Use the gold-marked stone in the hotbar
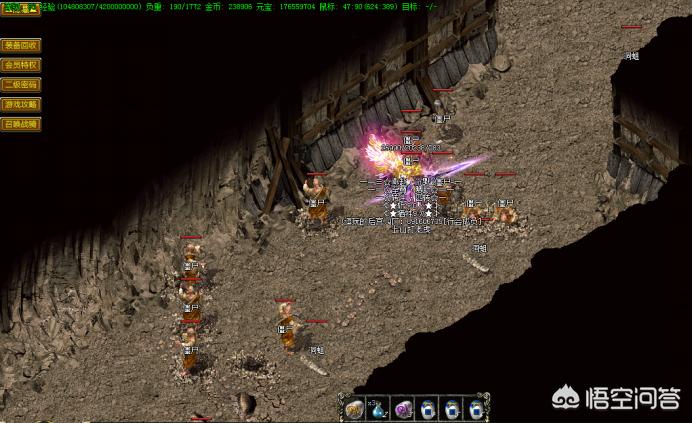The width and height of the screenshot is (693, 423). click(x=355, y=408)
